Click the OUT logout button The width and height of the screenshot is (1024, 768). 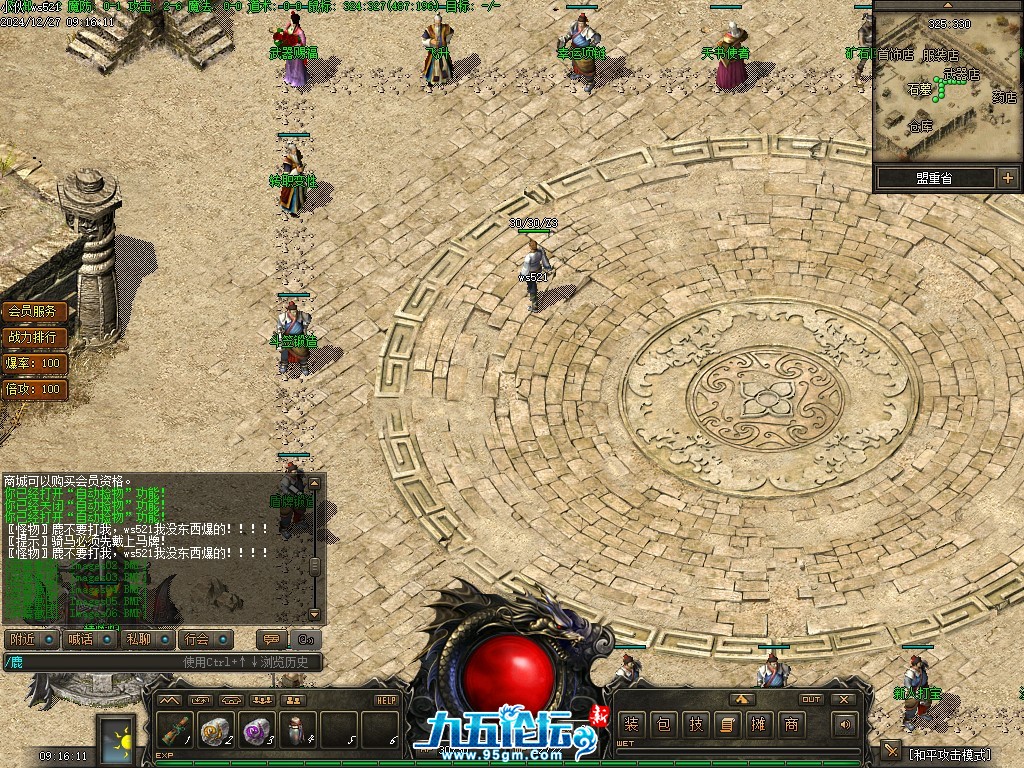(x=811, y=699)
